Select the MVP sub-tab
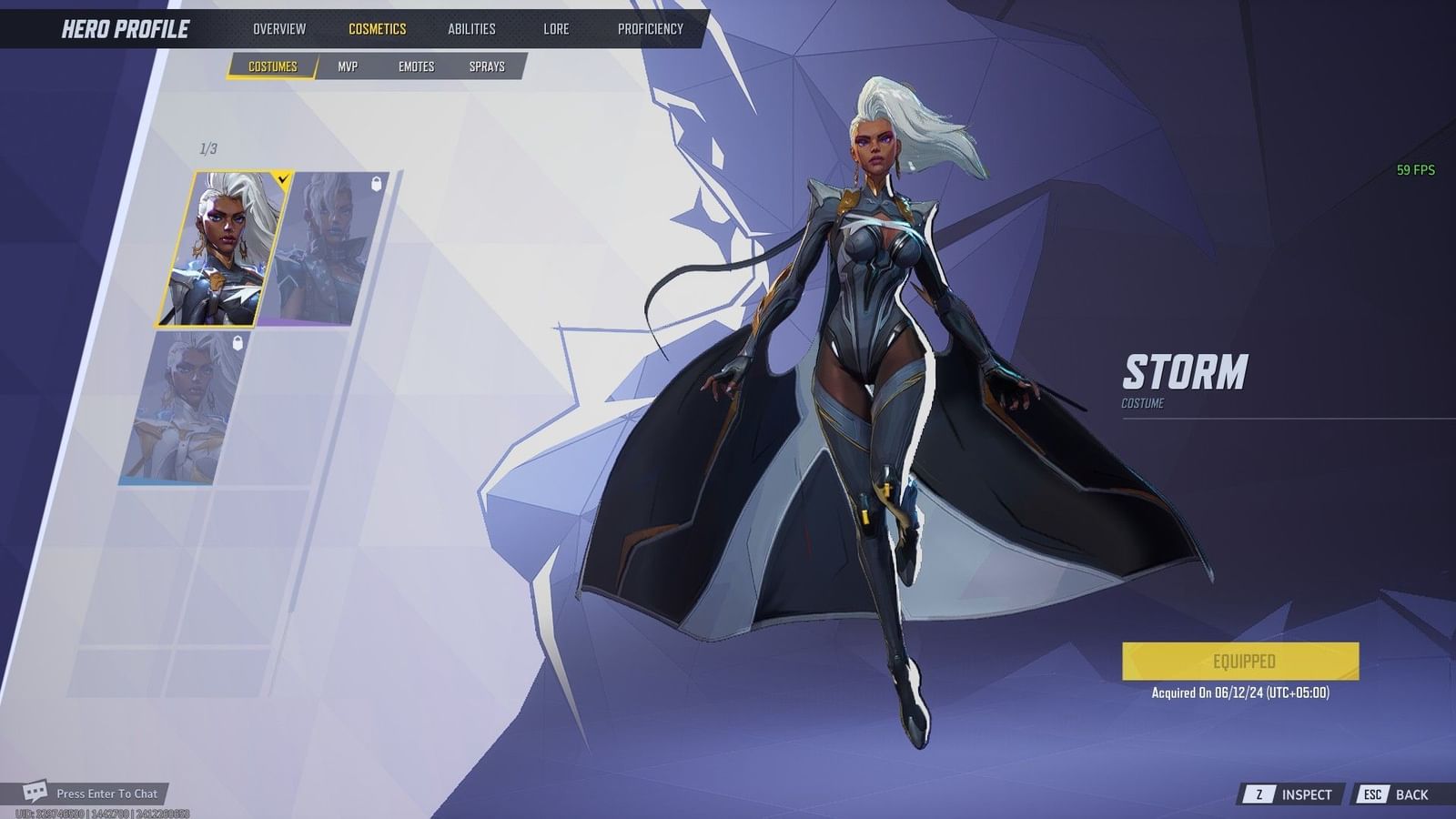 point(349,66)
